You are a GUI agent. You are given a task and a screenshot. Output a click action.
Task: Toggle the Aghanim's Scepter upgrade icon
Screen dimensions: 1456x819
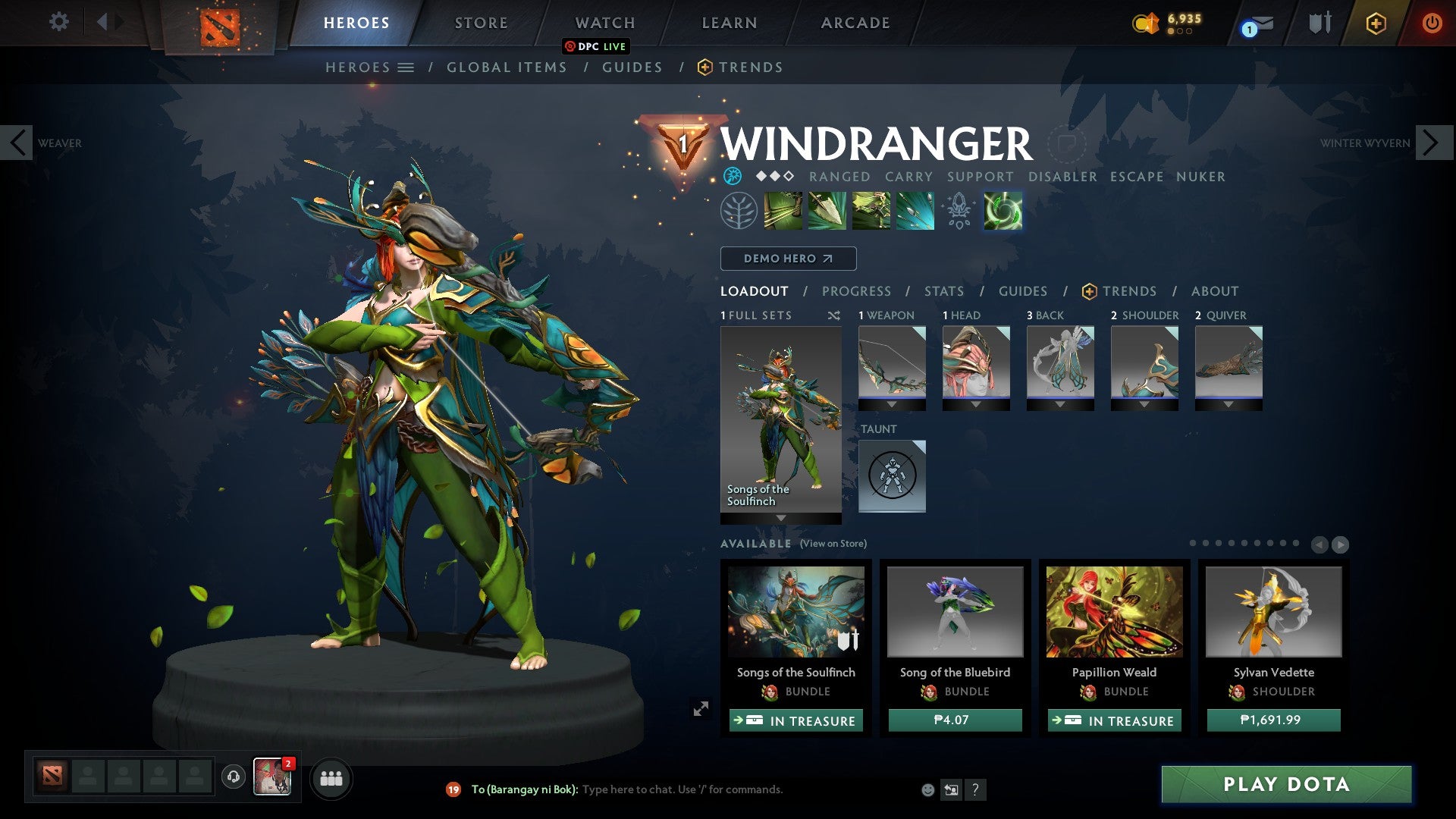click(x=958, y=211)
